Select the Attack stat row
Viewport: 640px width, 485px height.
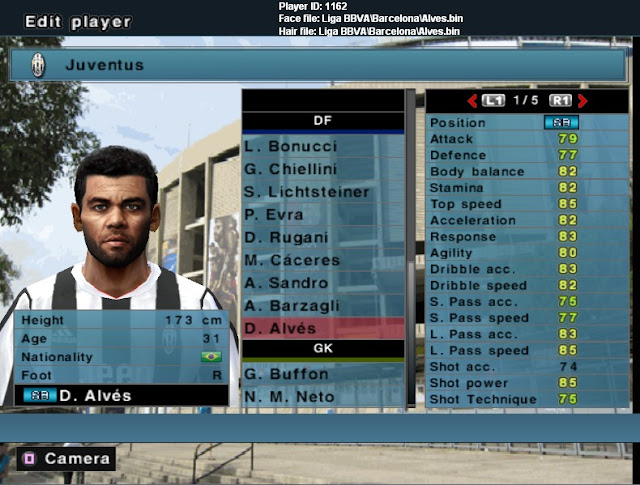[505, 138]
